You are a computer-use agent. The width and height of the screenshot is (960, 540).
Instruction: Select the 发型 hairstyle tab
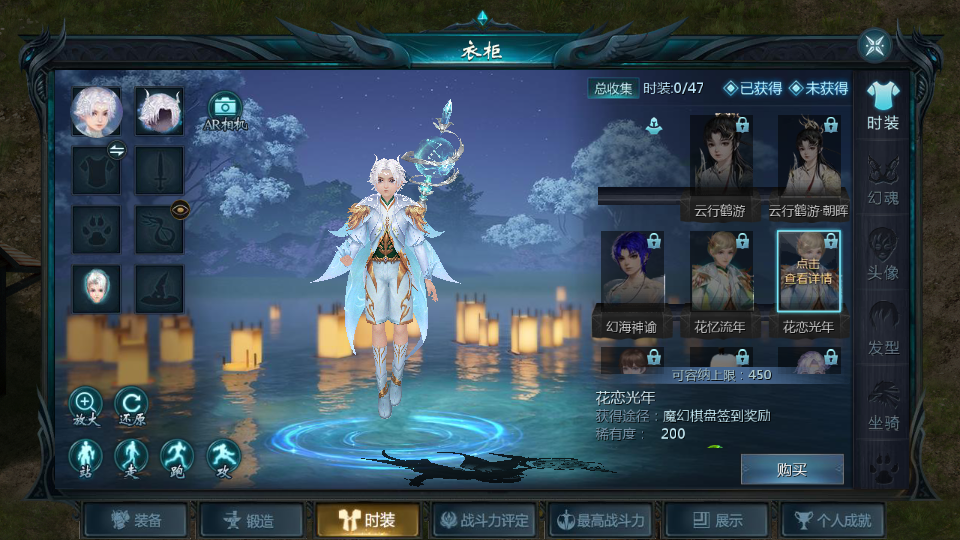[x=882, y=330]
